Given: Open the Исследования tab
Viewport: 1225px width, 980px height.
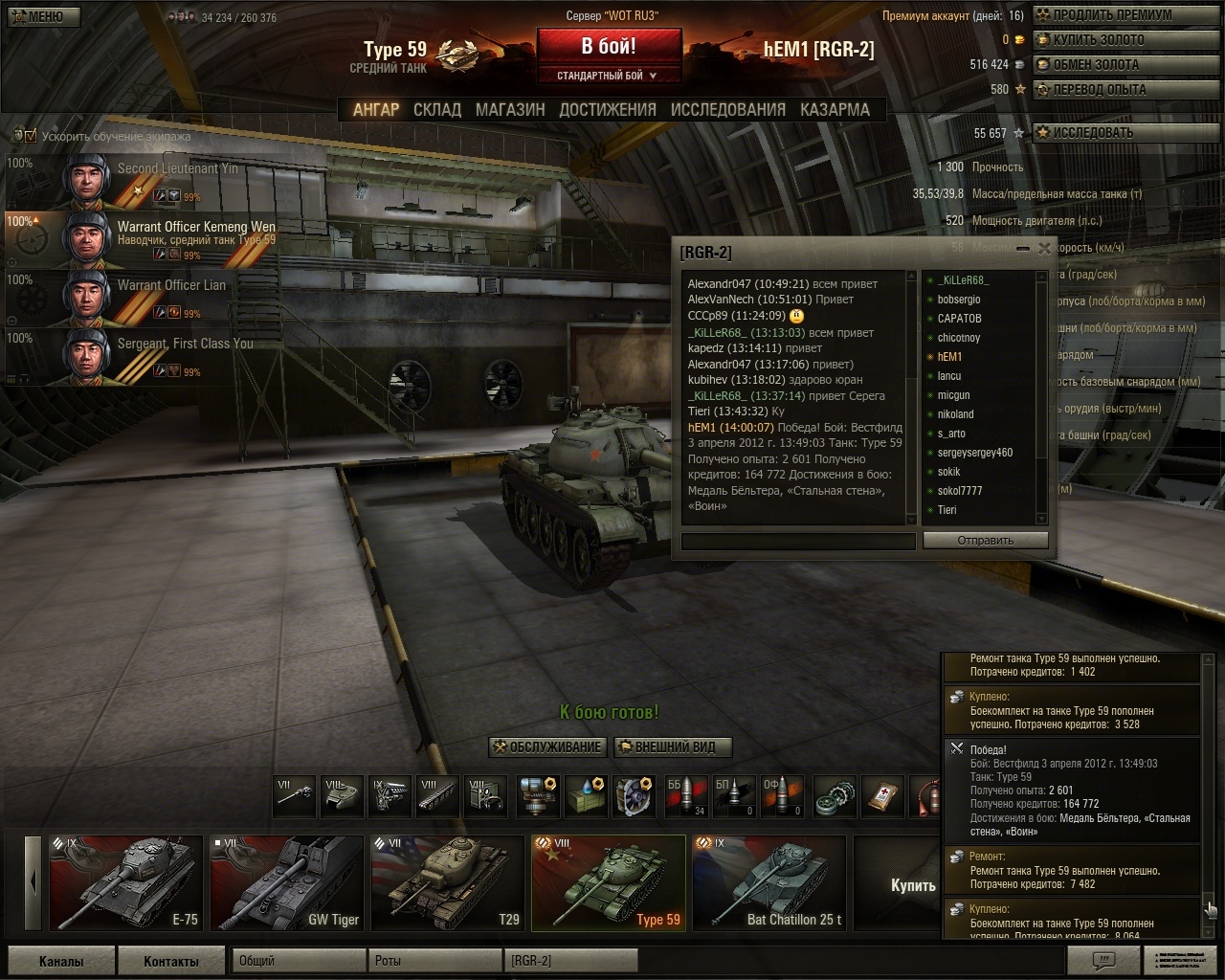Looking at the screenshot, I should (727, 110).
